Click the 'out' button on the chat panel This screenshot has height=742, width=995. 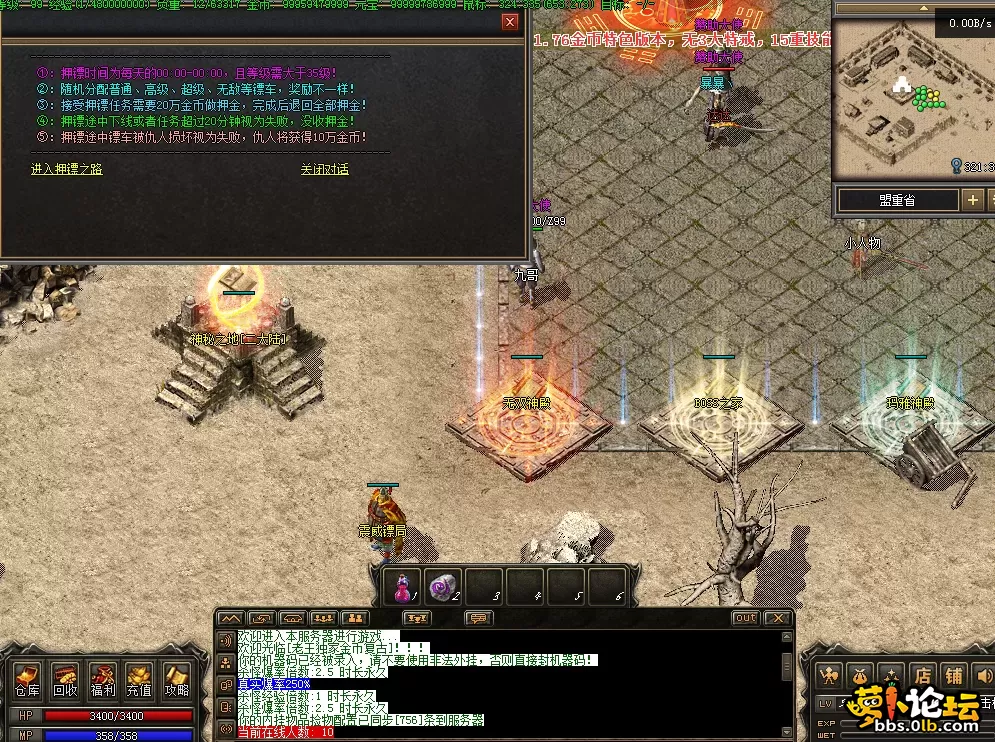(746, 618)
